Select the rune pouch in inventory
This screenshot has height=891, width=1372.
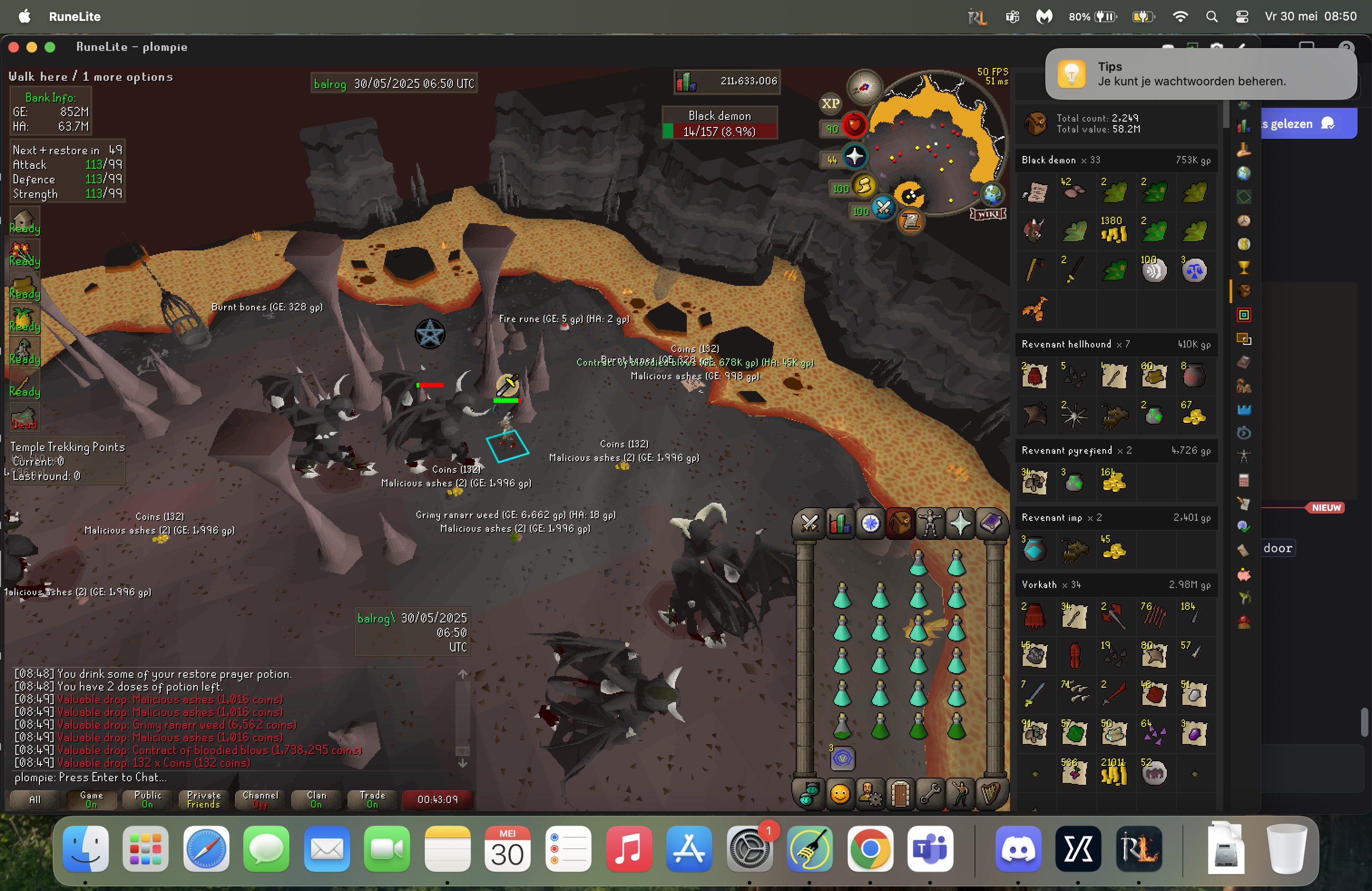pyautogui.click(x=842, y=759)
